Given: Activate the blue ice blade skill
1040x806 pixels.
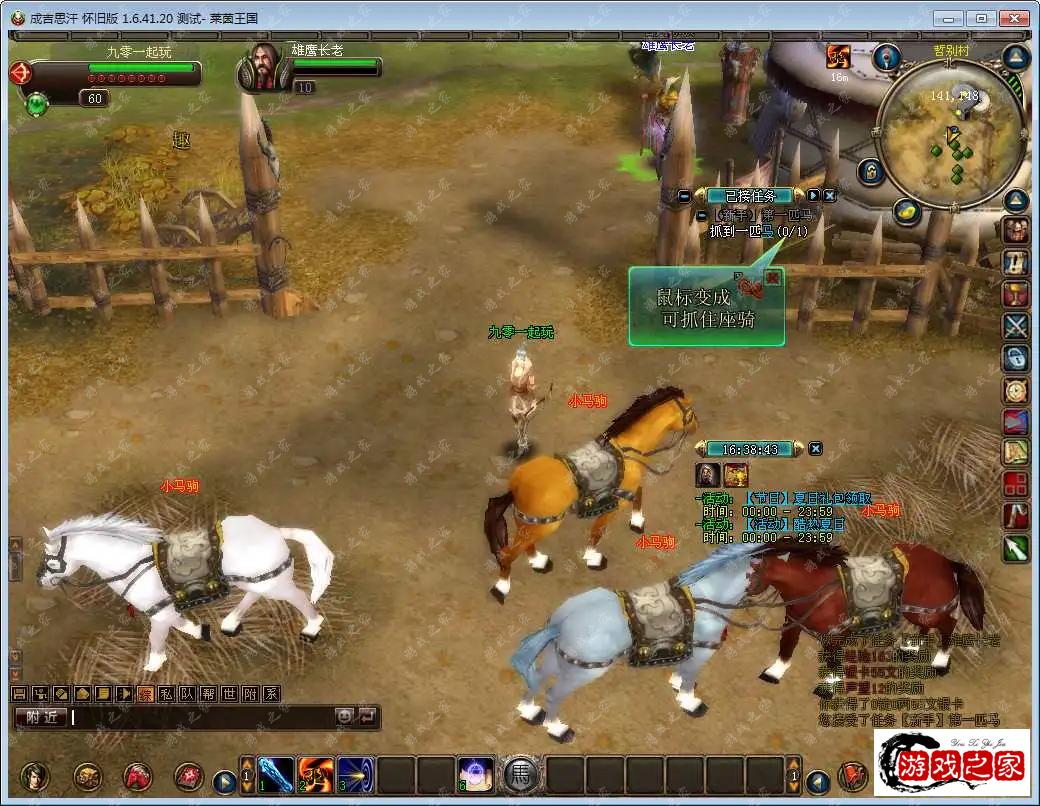Looking at the screenshot, I should coord(276,775).
